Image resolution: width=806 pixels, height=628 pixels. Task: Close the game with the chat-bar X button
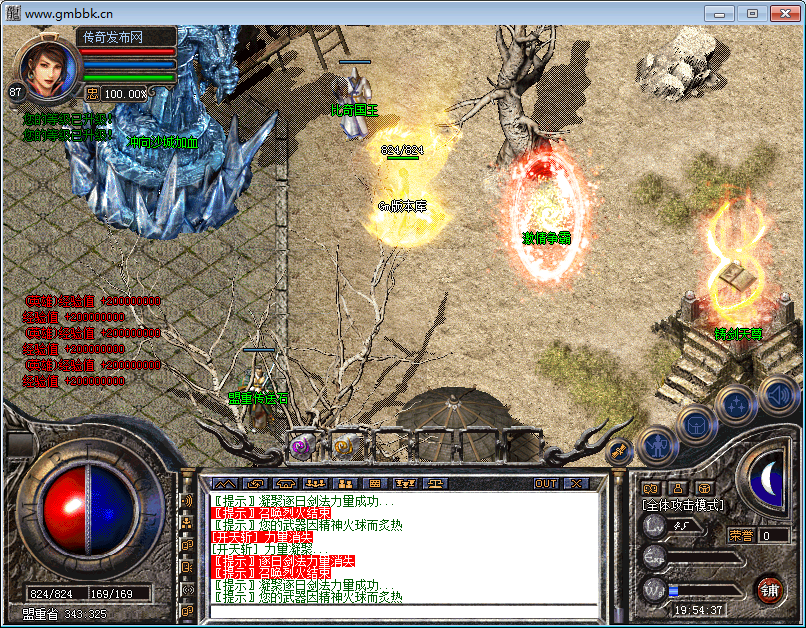(x=576, y=483)
